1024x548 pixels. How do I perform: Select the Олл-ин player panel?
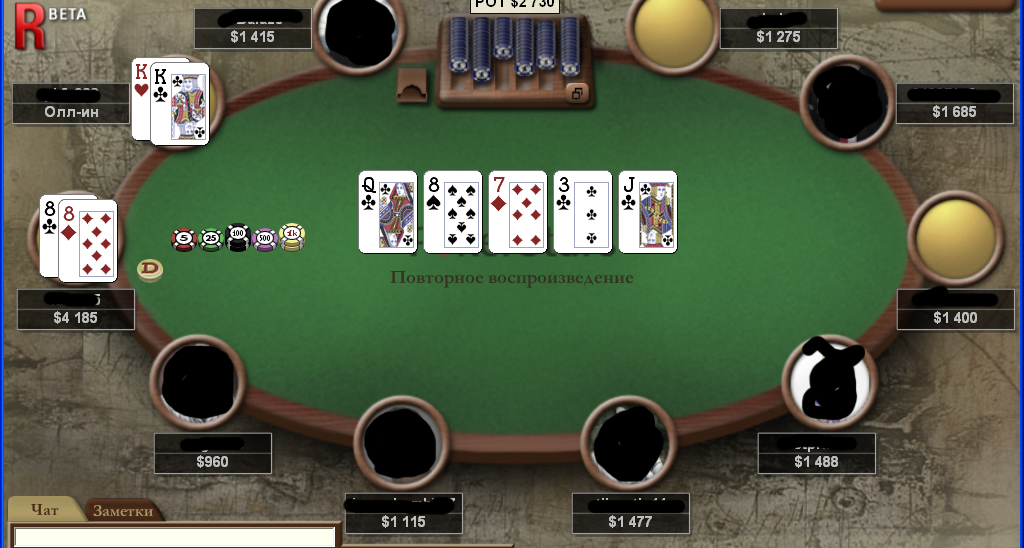(x=70, y=103)
